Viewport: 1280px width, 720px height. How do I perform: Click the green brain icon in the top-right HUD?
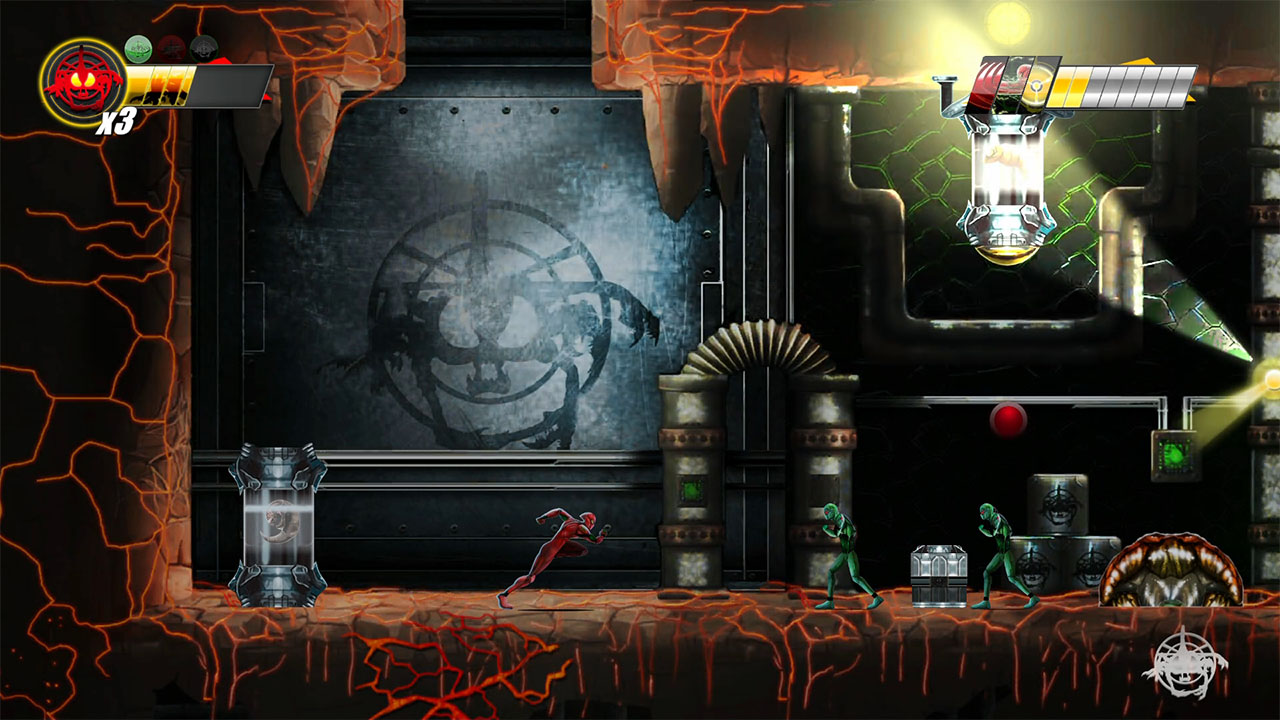pos(1012,85)
